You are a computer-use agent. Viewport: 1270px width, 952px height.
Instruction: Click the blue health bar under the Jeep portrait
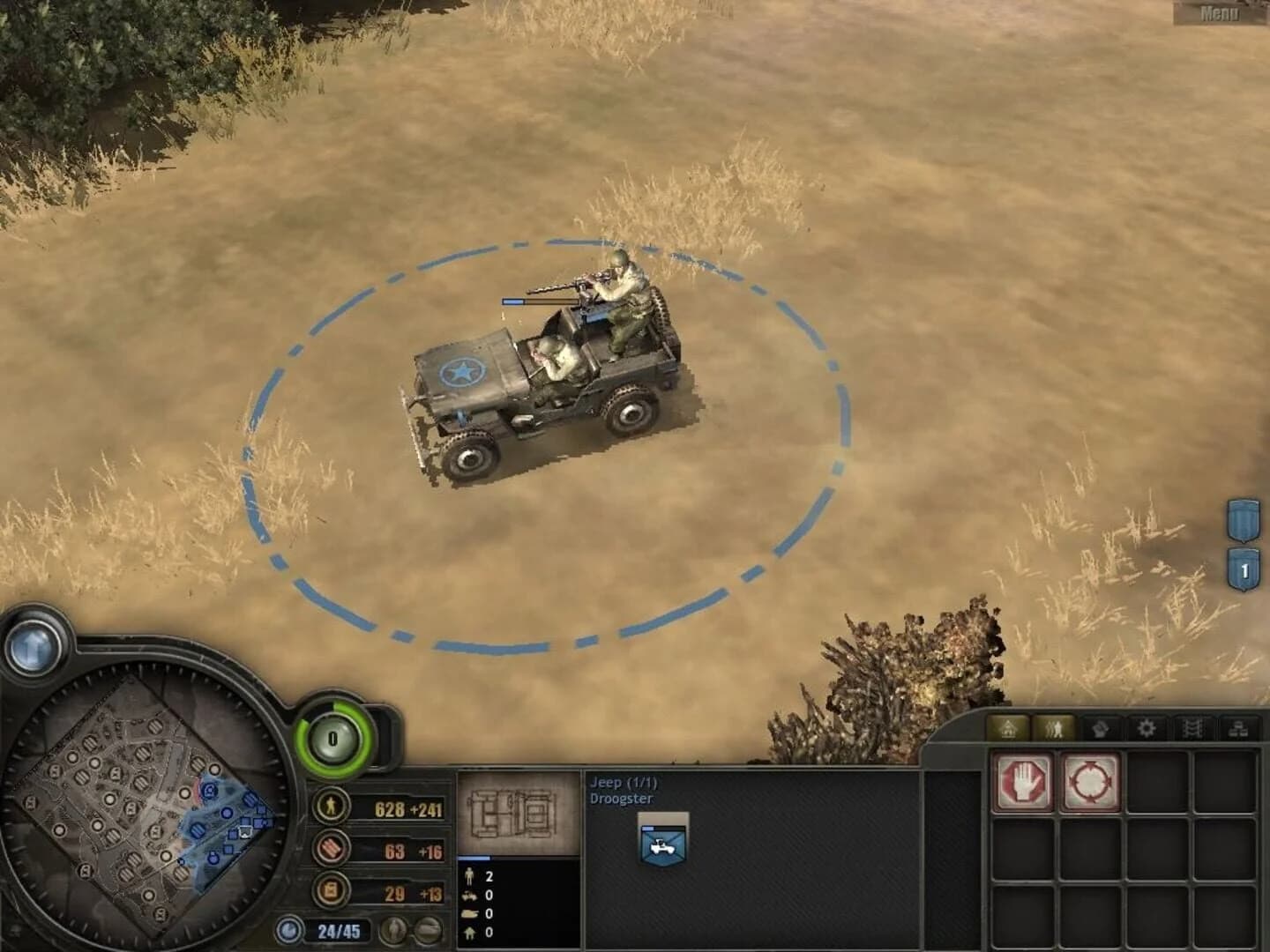click(474, 857)
